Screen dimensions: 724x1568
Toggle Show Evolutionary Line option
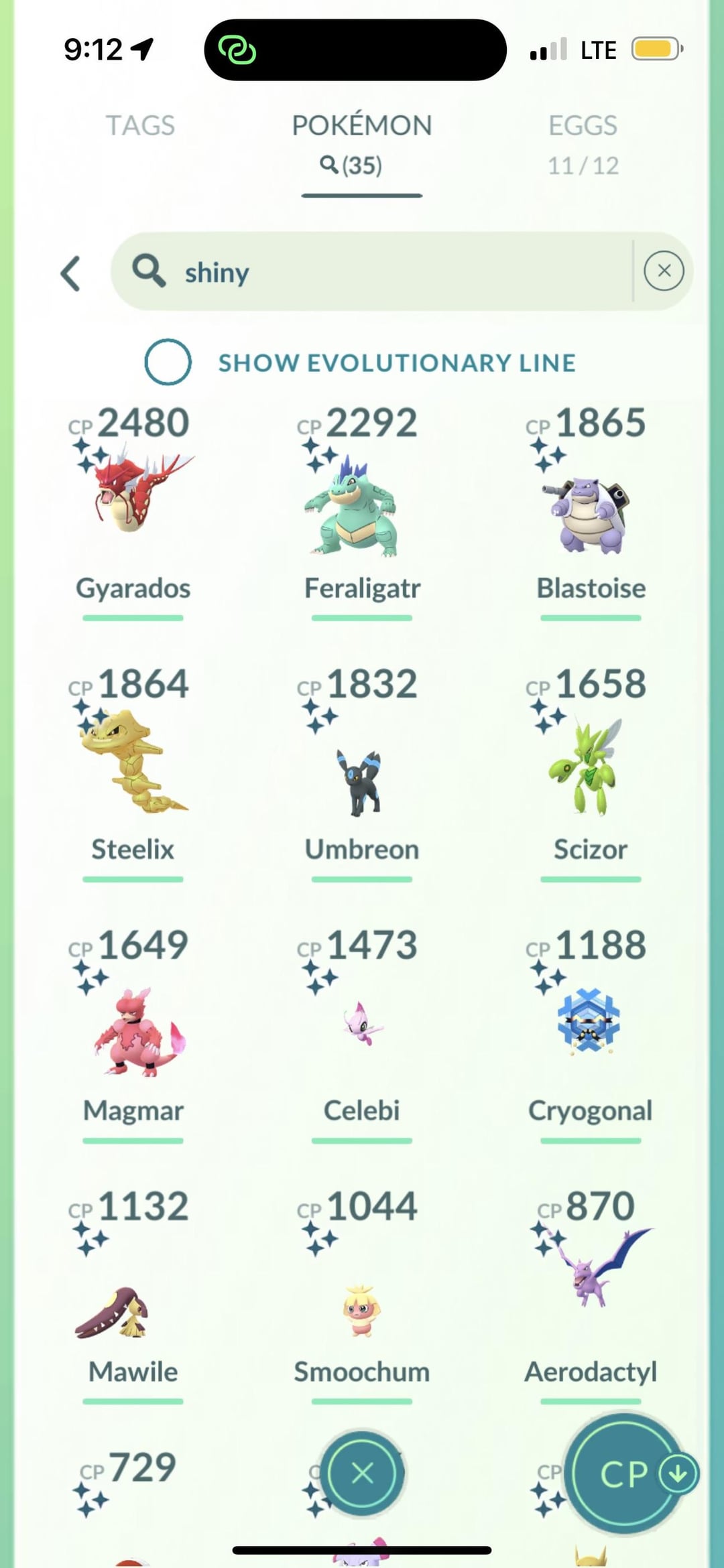tap(168, 362)
